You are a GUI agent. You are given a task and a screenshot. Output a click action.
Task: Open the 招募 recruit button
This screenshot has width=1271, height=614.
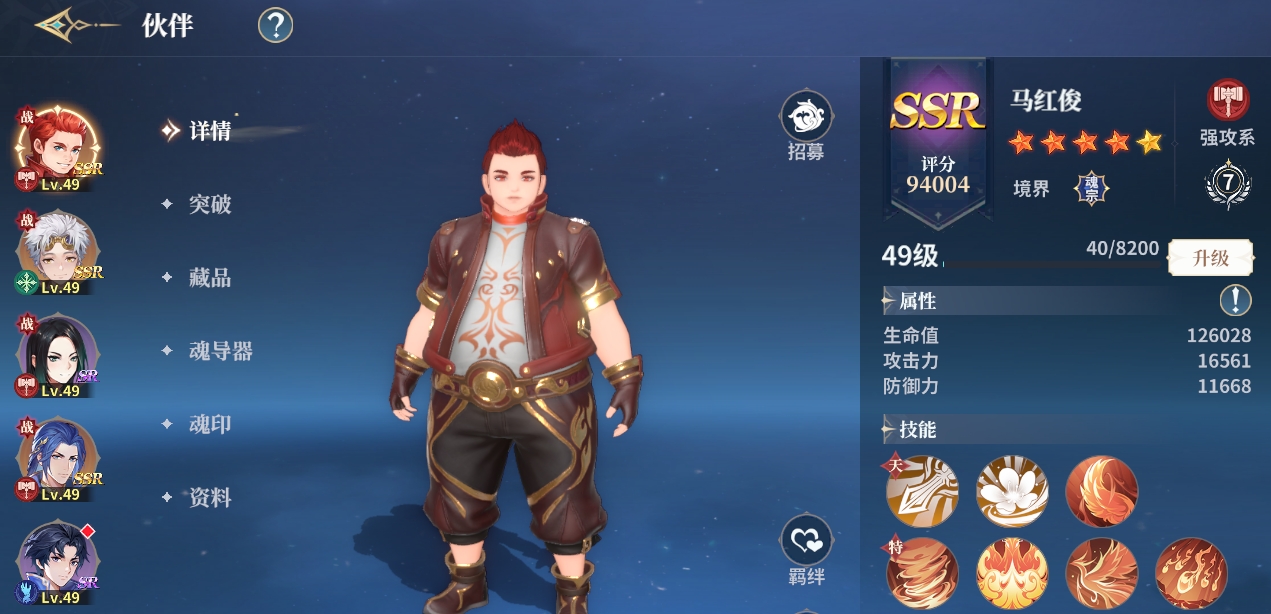tap(806, 126)
